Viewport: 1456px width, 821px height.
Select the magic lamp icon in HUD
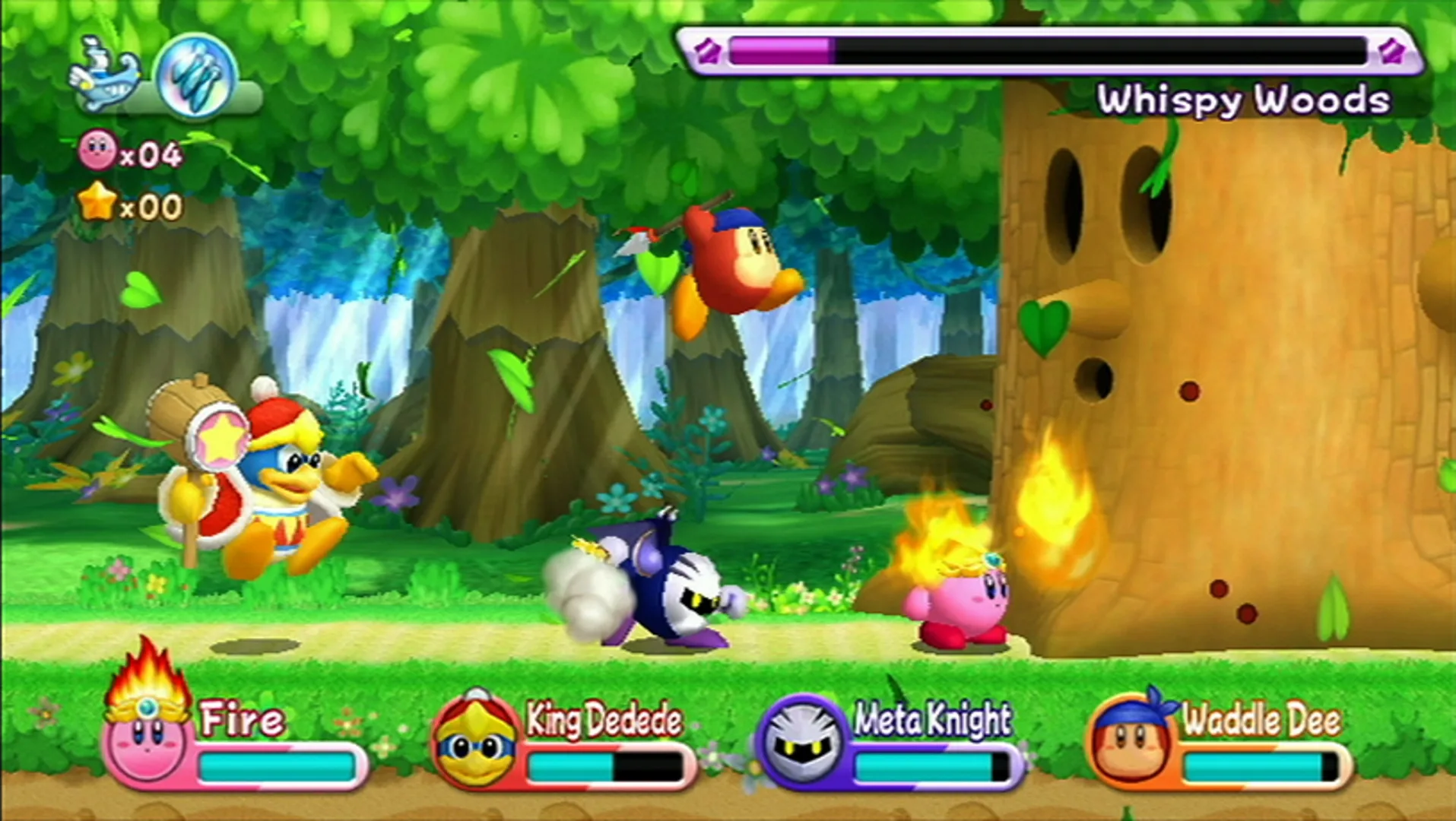coord(105,71)
